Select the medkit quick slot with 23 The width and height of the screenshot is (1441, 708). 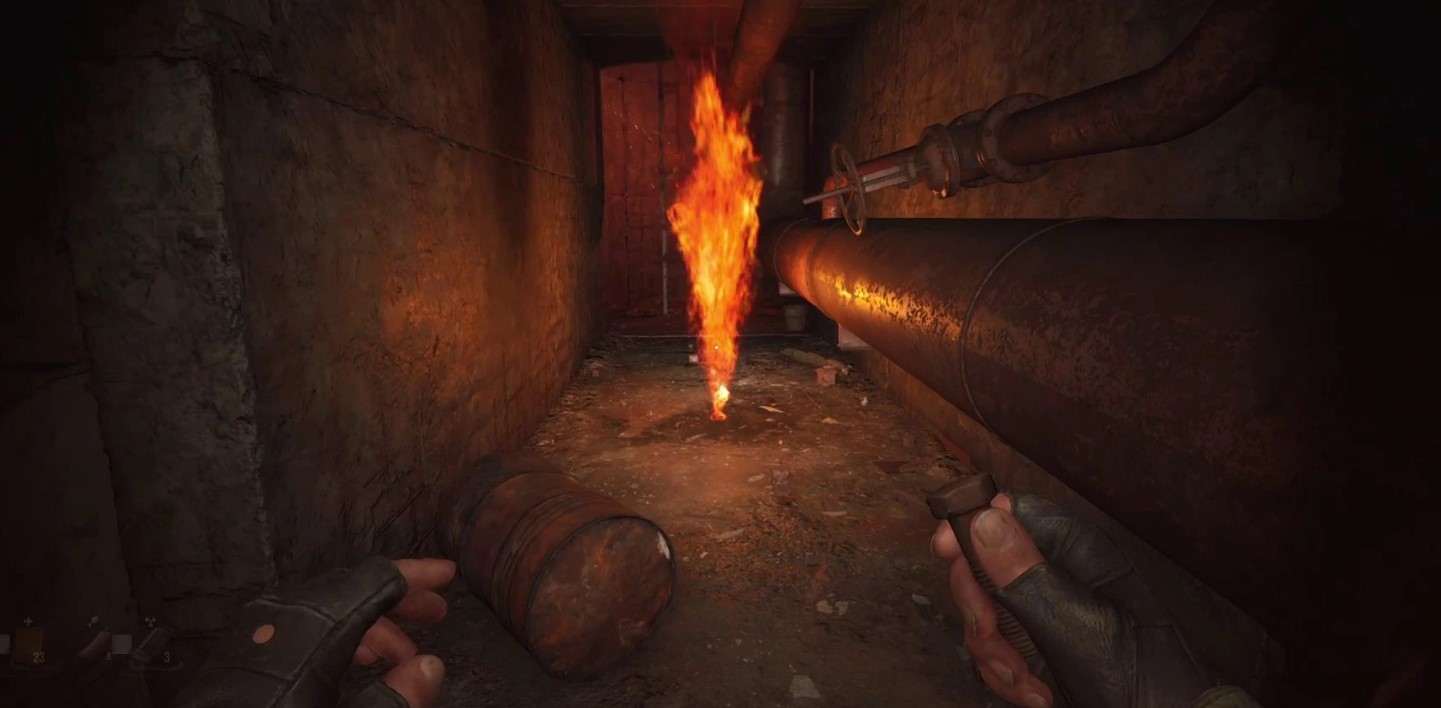click(x=30, y=641)
